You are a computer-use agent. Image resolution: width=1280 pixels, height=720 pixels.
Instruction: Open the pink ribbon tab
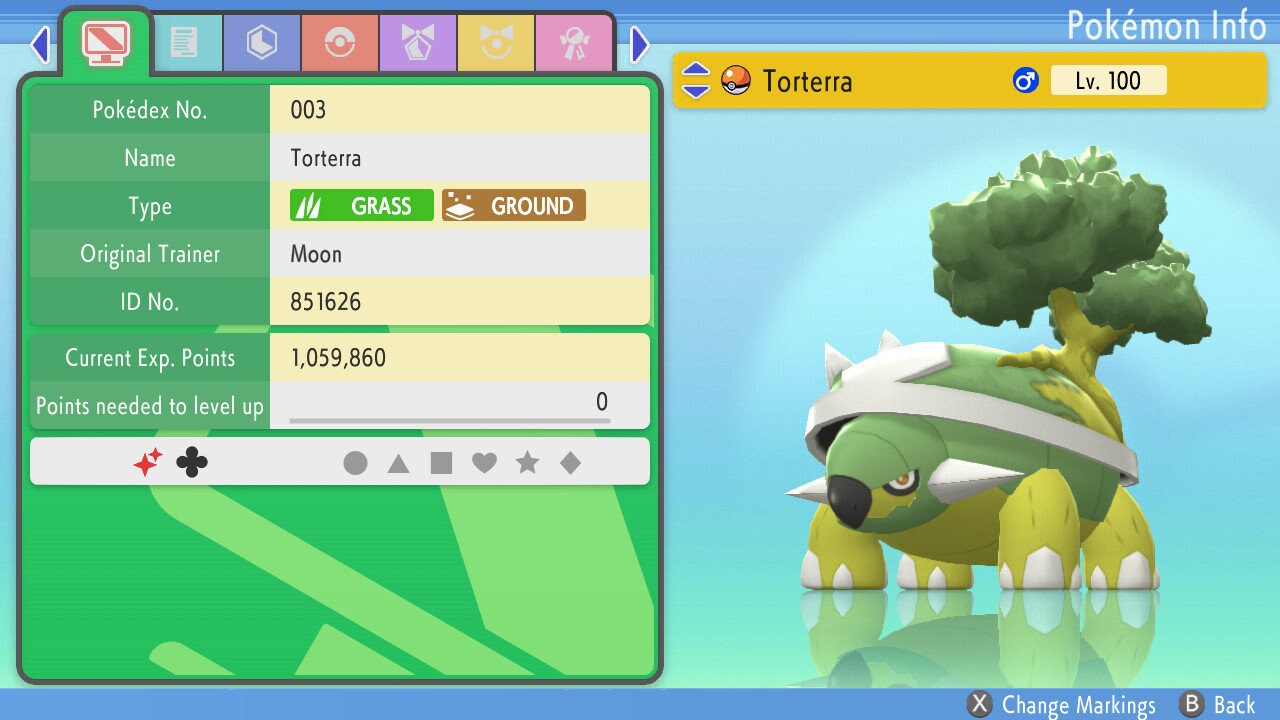(x=573, y=43)
